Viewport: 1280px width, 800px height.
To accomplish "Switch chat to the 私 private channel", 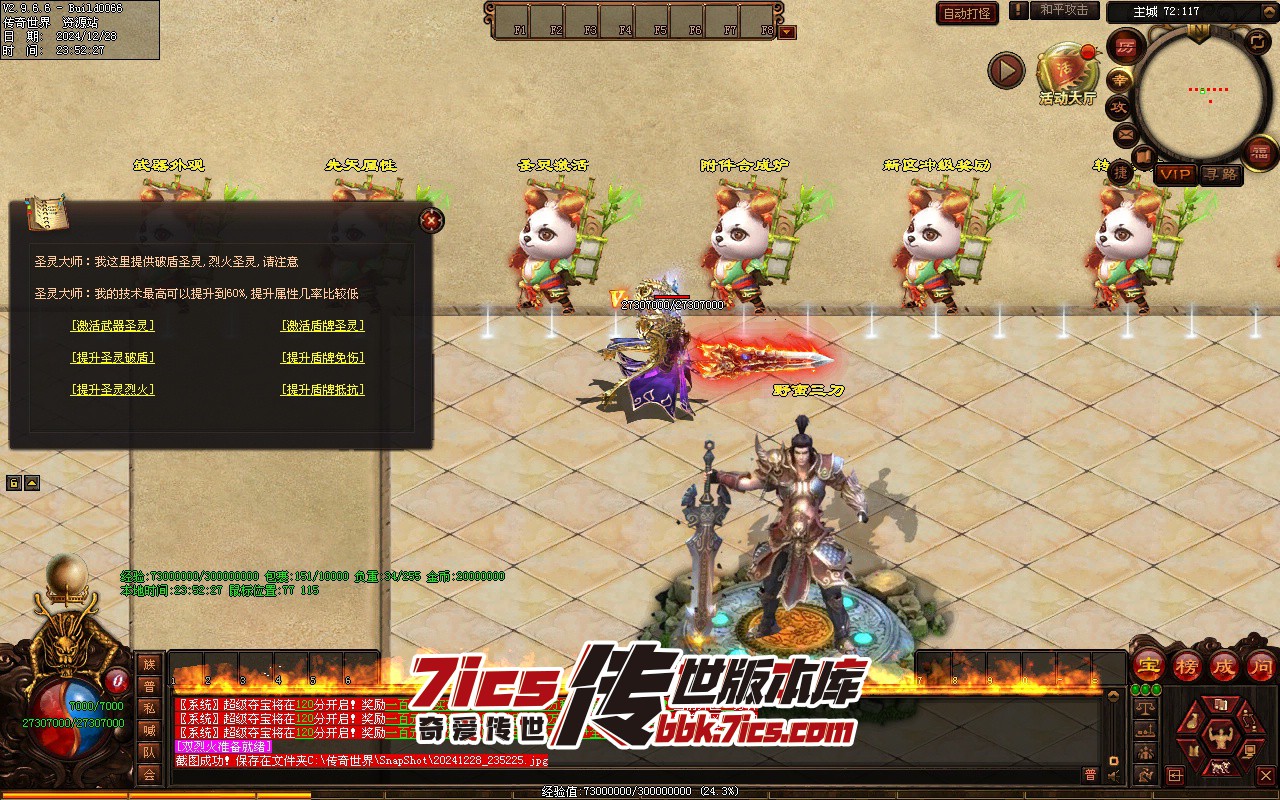I will click(149, 708).
